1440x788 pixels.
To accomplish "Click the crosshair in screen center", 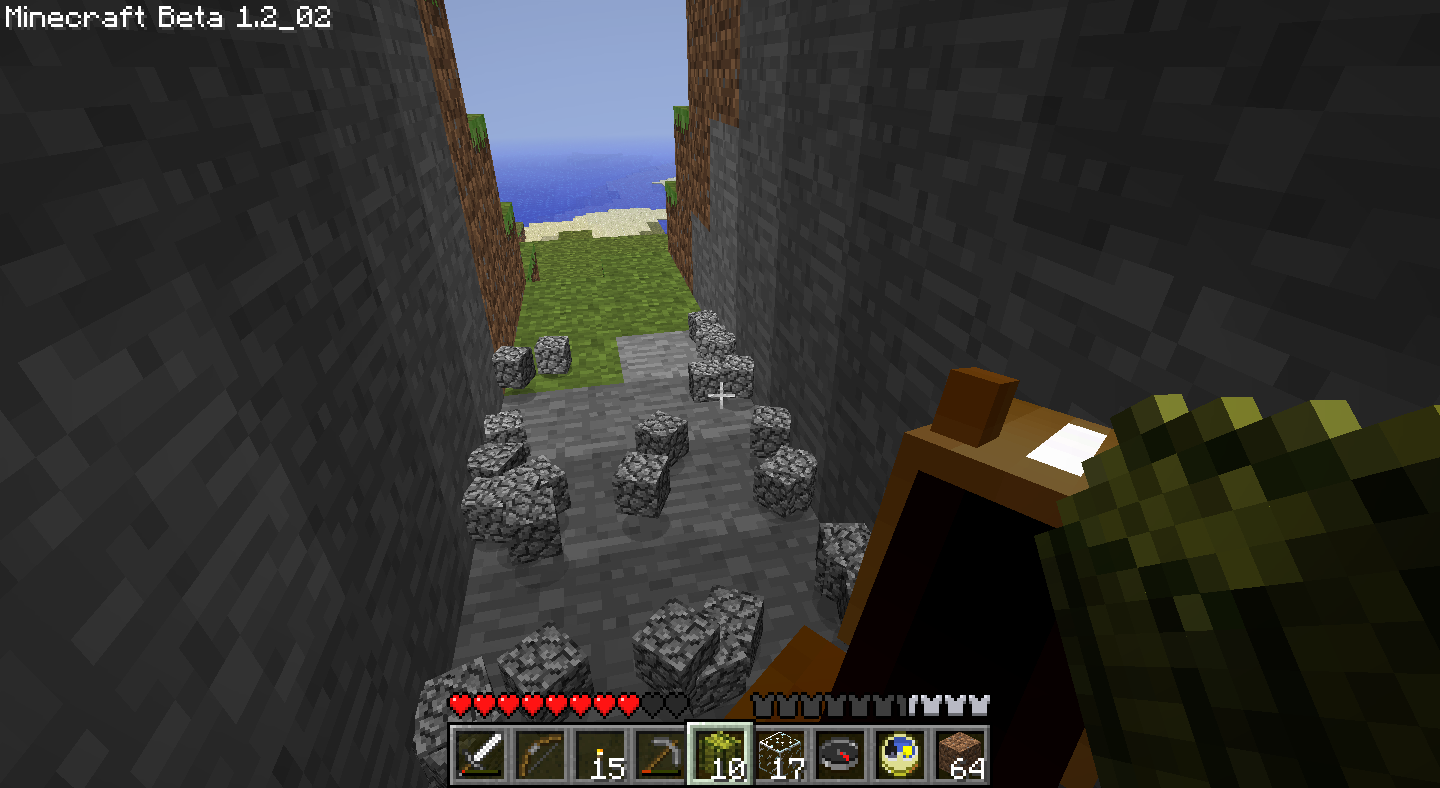I will click(722, 397).
